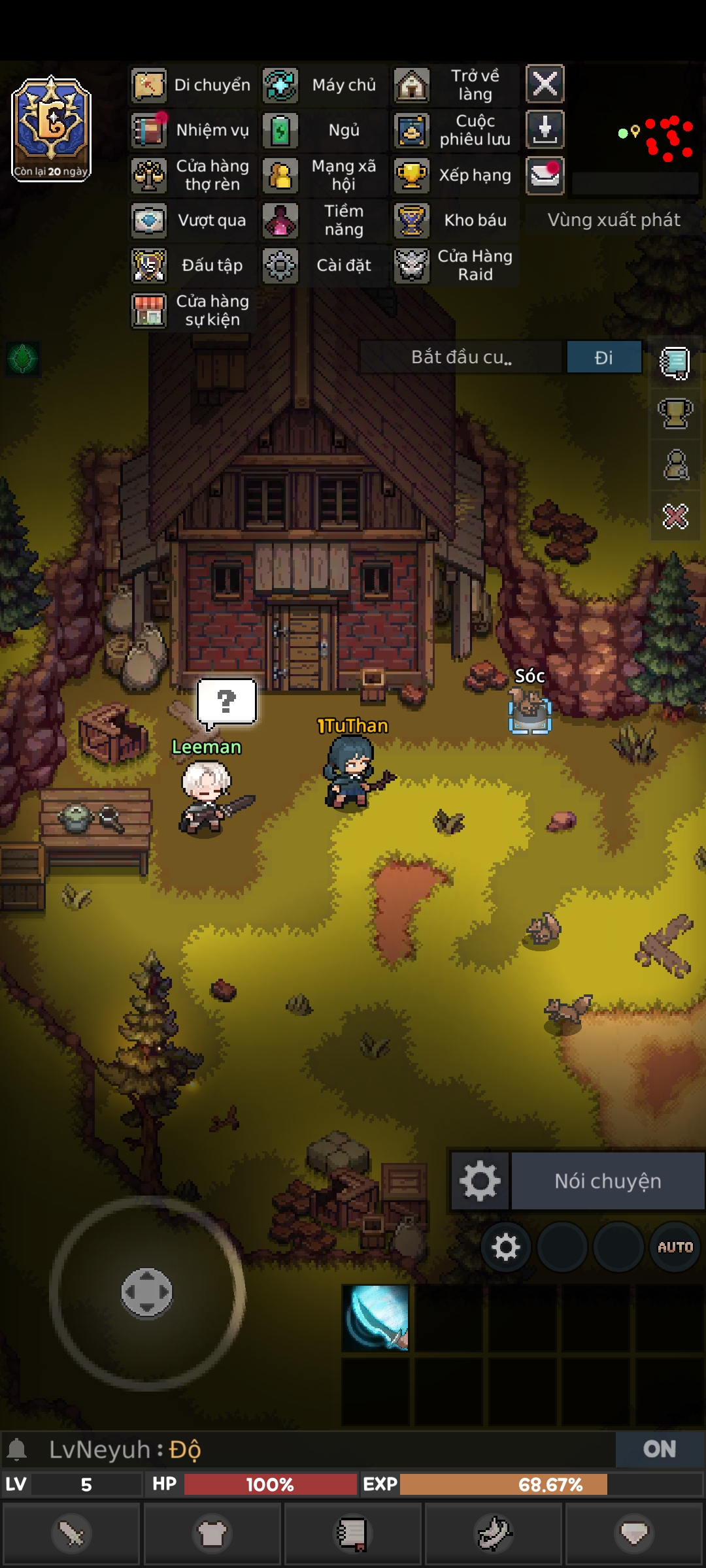Open Cửa hàng thợ rèn blacksmith shop
706x1568 pixels.
192,175
